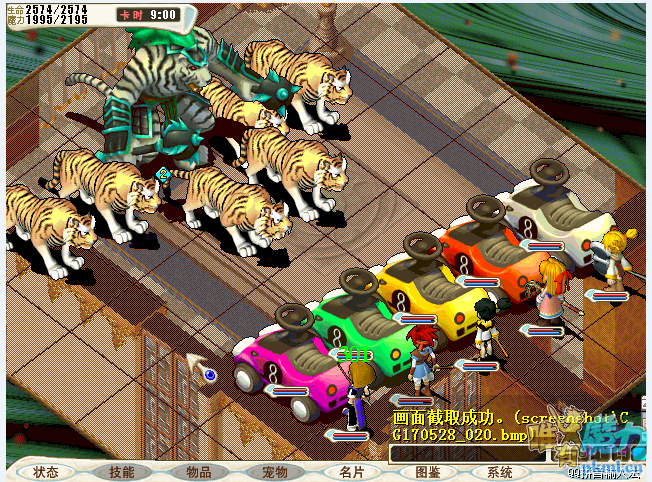Image resolution: width=652 pixels, height=482 pixels.
Task: Open the 宠物 (Pets) menu
Action: 274,472
